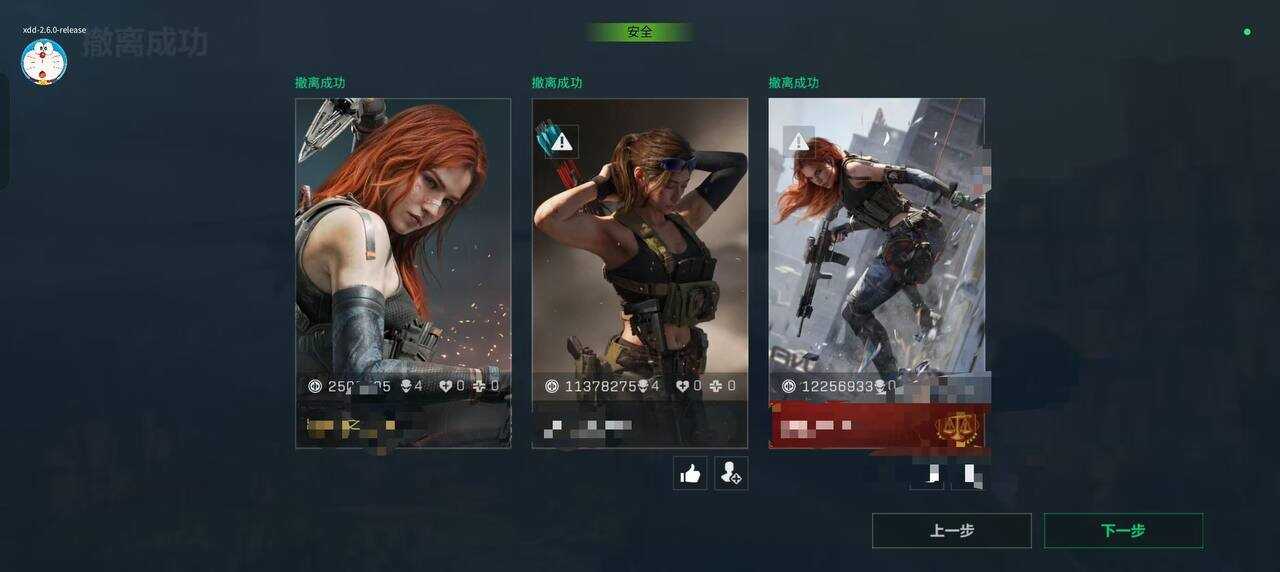
Task: Open the Doraemon avatar overlay icon
Action: tap(44, 62)
